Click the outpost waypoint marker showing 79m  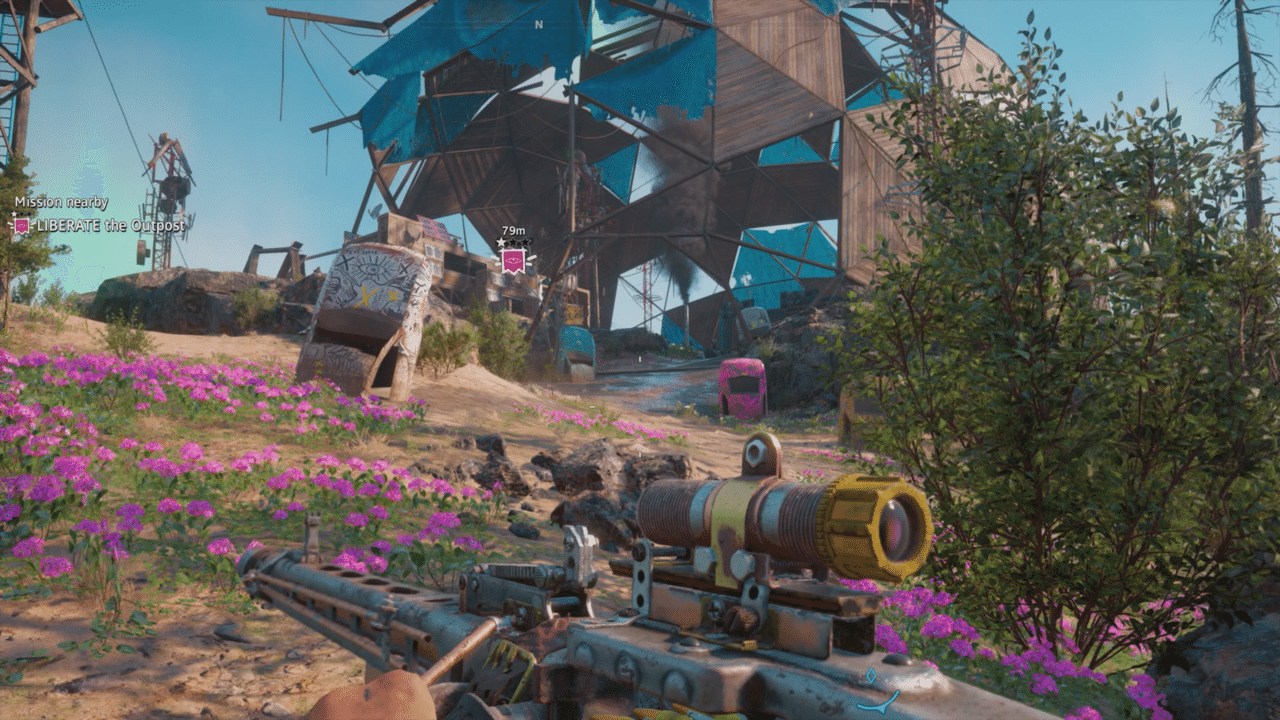514,260
